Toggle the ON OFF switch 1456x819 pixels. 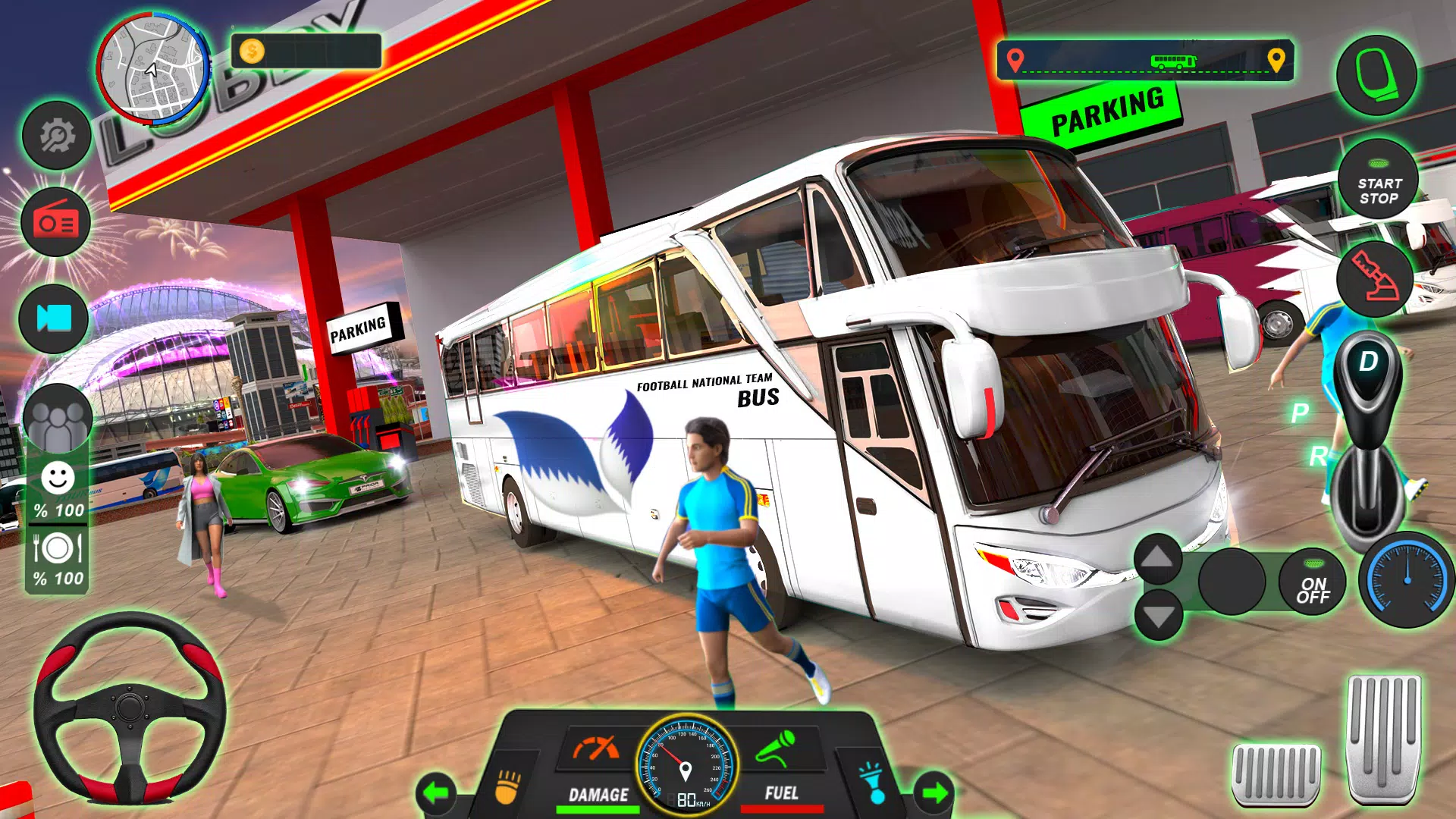coord(1313,582)
